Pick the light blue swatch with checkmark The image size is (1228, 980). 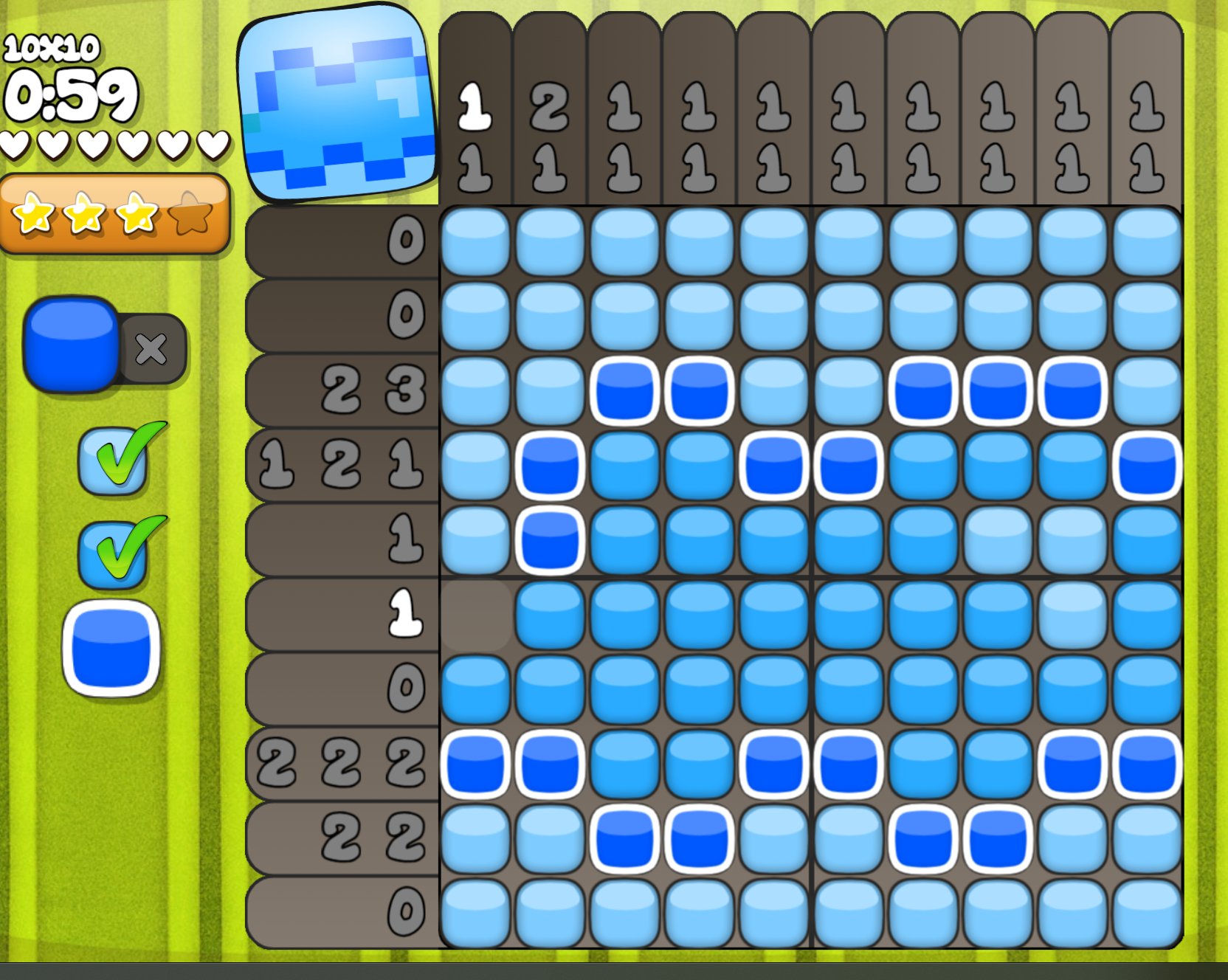[112, 463]
